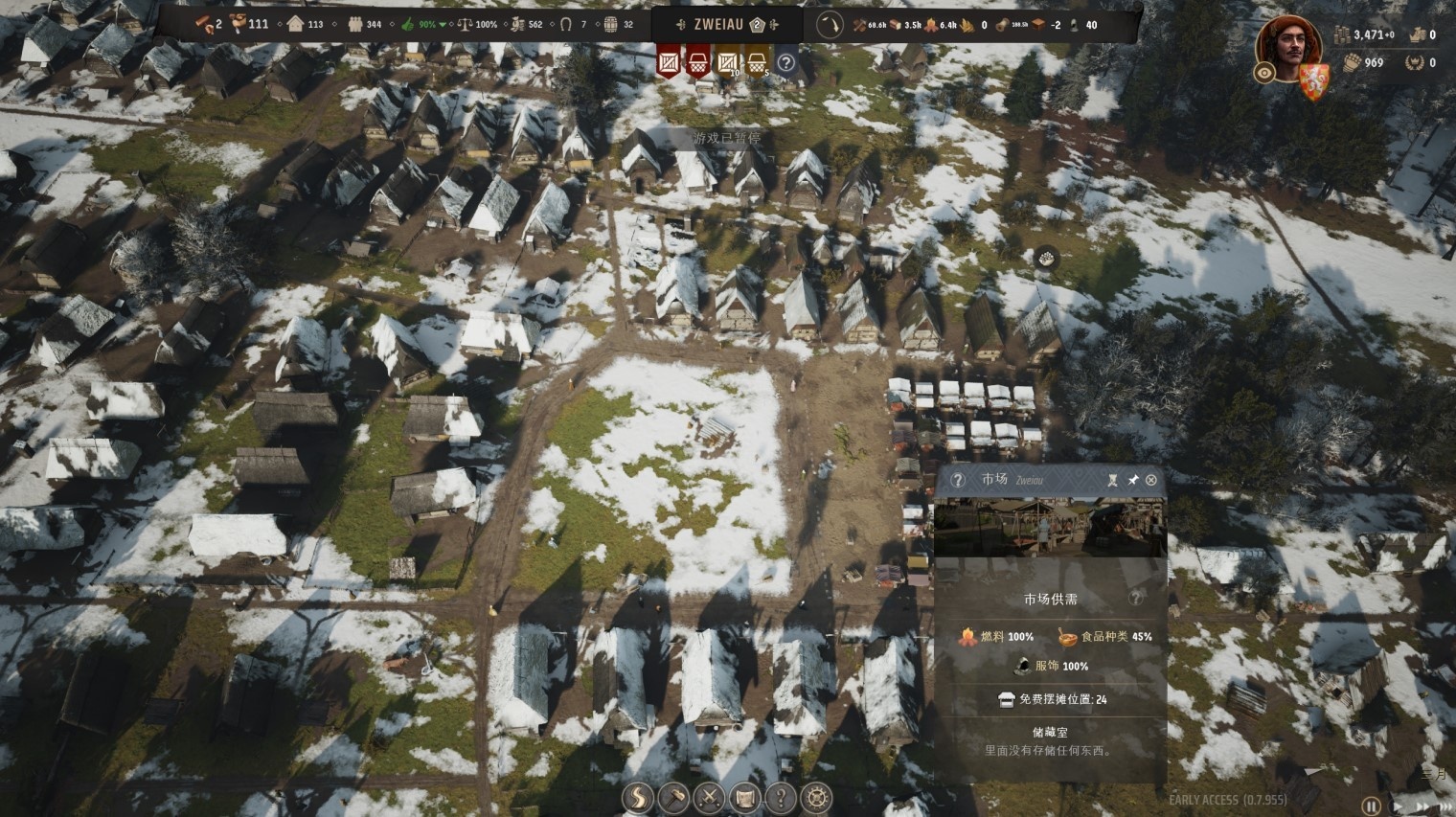
Task: Click the gather-point marker icon above the market
Action: click(1046, 257)
